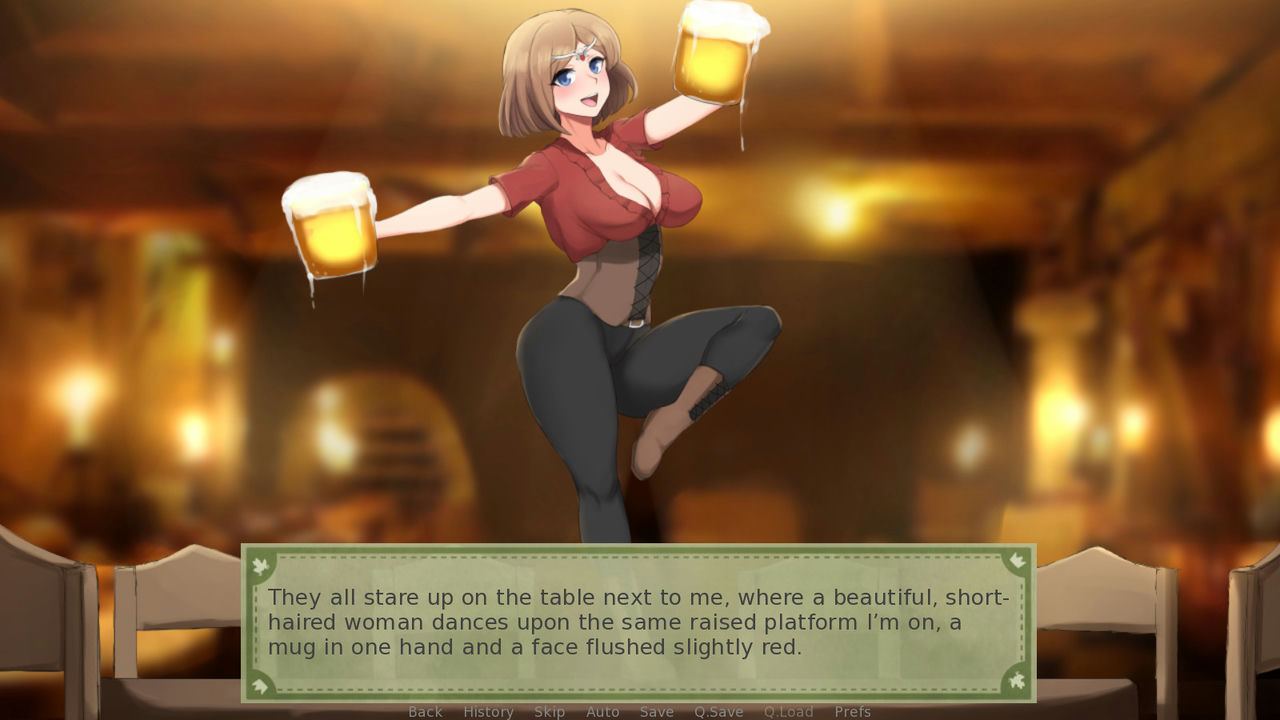Image resolution: width=1280 pixels, height=720 pixels.
Task: Click the leaf ornament in dialogue box top-left corner
Action: click(259, 562)
